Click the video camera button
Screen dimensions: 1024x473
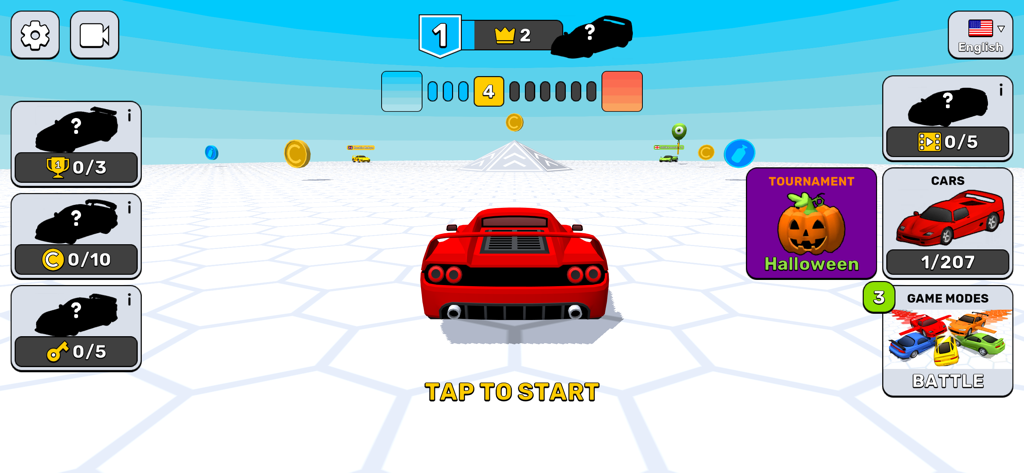pyautogui.click(x=95, y=36)
